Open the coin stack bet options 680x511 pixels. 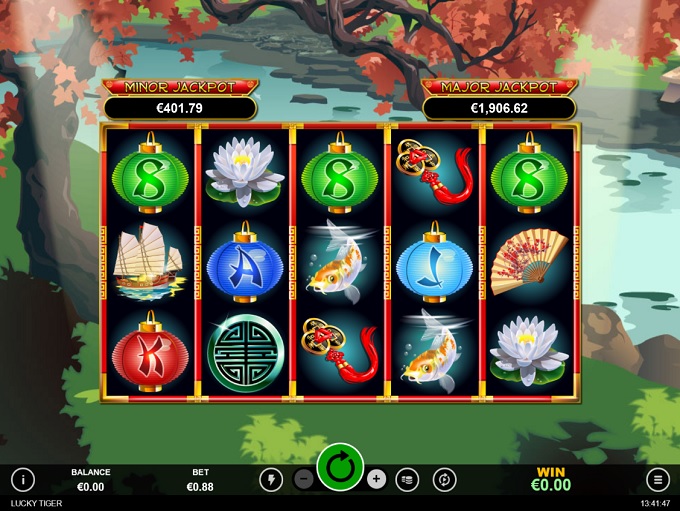tap(407, 479)
